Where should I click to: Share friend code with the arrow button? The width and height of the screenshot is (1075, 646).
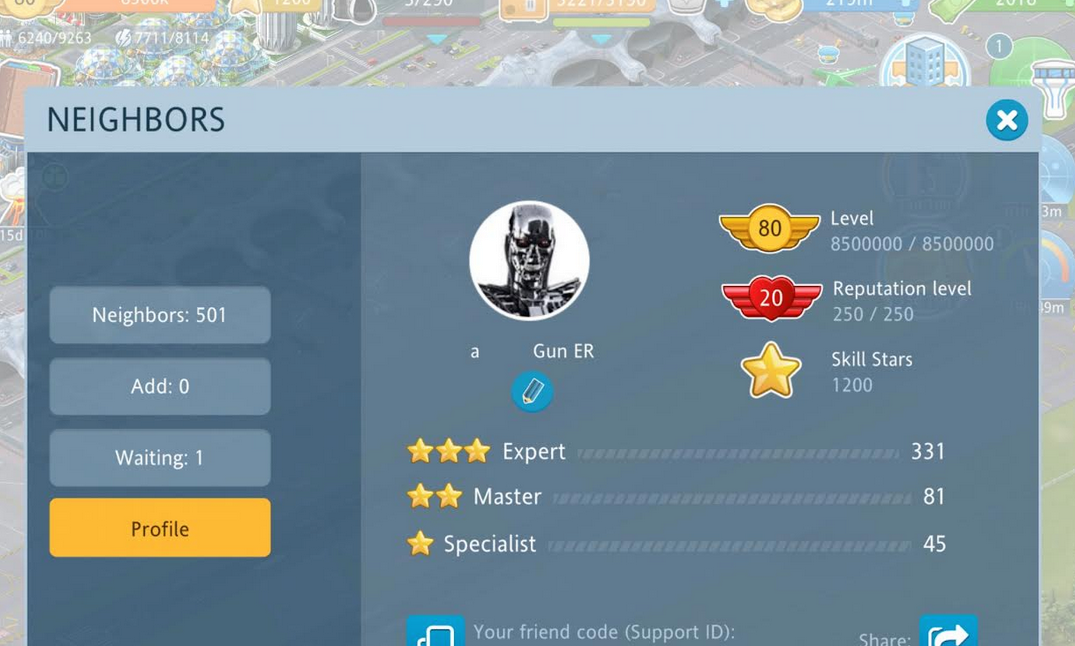pyautogui.click(x=947, y=632)
